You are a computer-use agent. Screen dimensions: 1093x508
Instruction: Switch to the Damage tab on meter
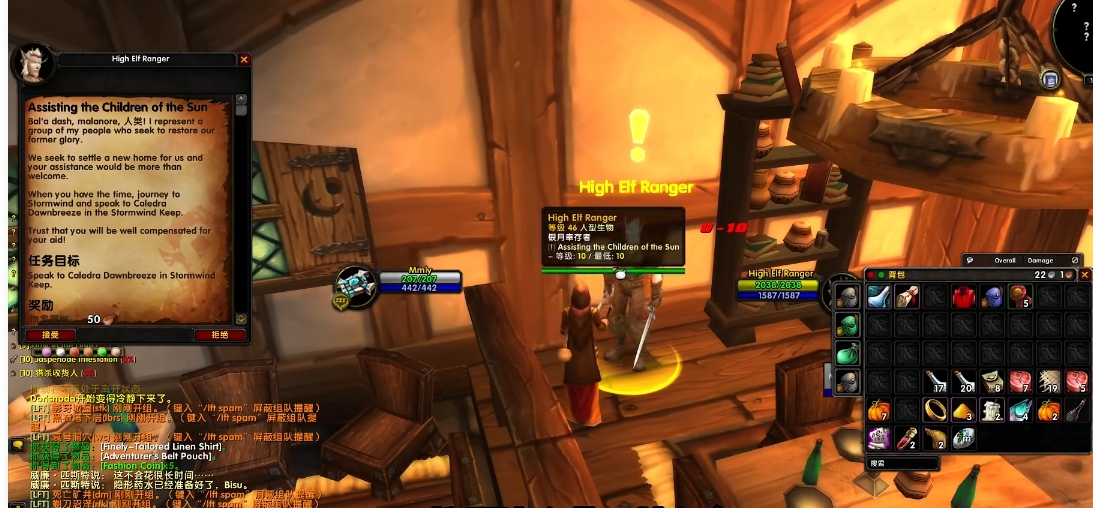[x=1041, y=260]
